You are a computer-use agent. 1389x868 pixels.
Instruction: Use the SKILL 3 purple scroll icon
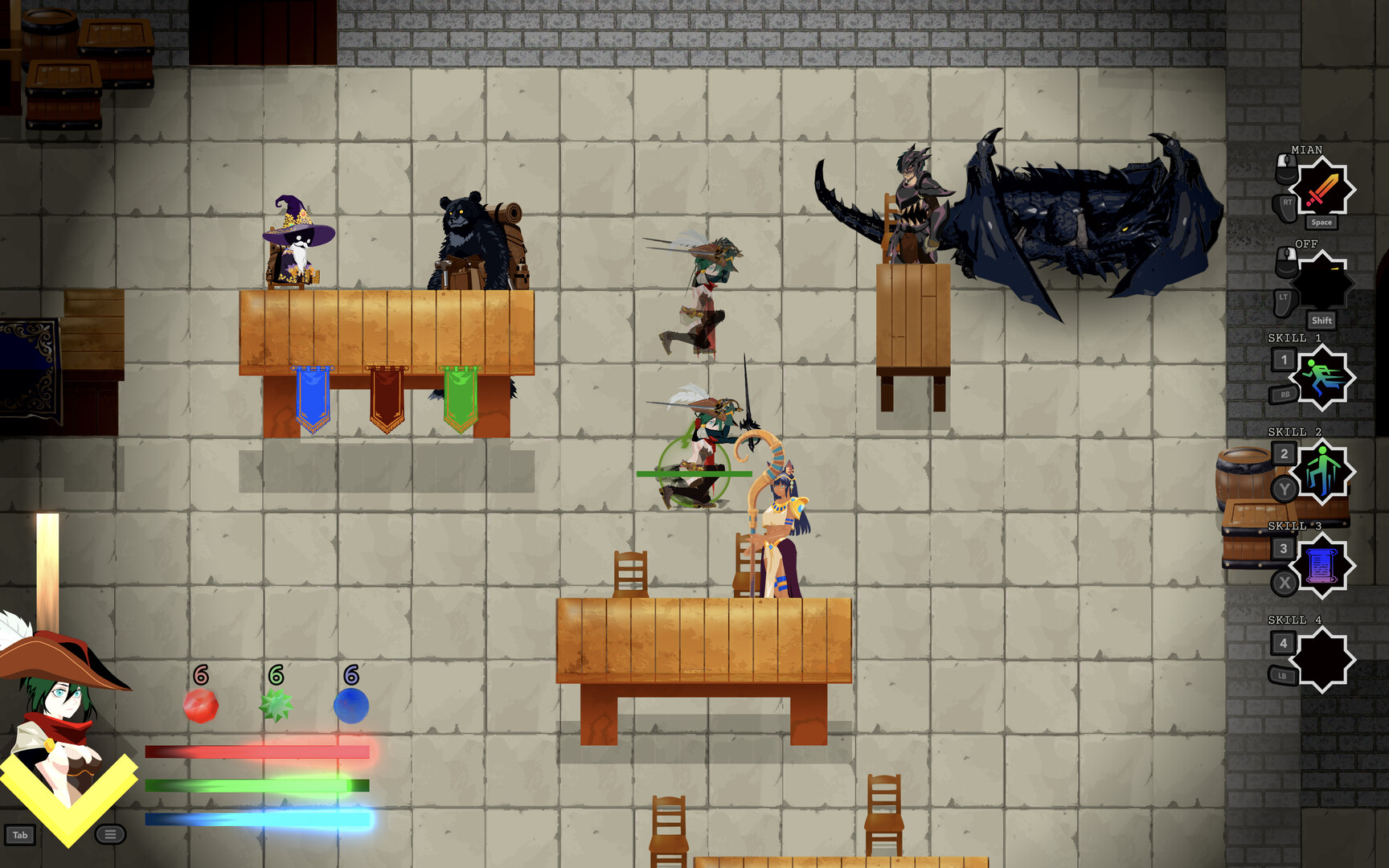(1322, 567)
